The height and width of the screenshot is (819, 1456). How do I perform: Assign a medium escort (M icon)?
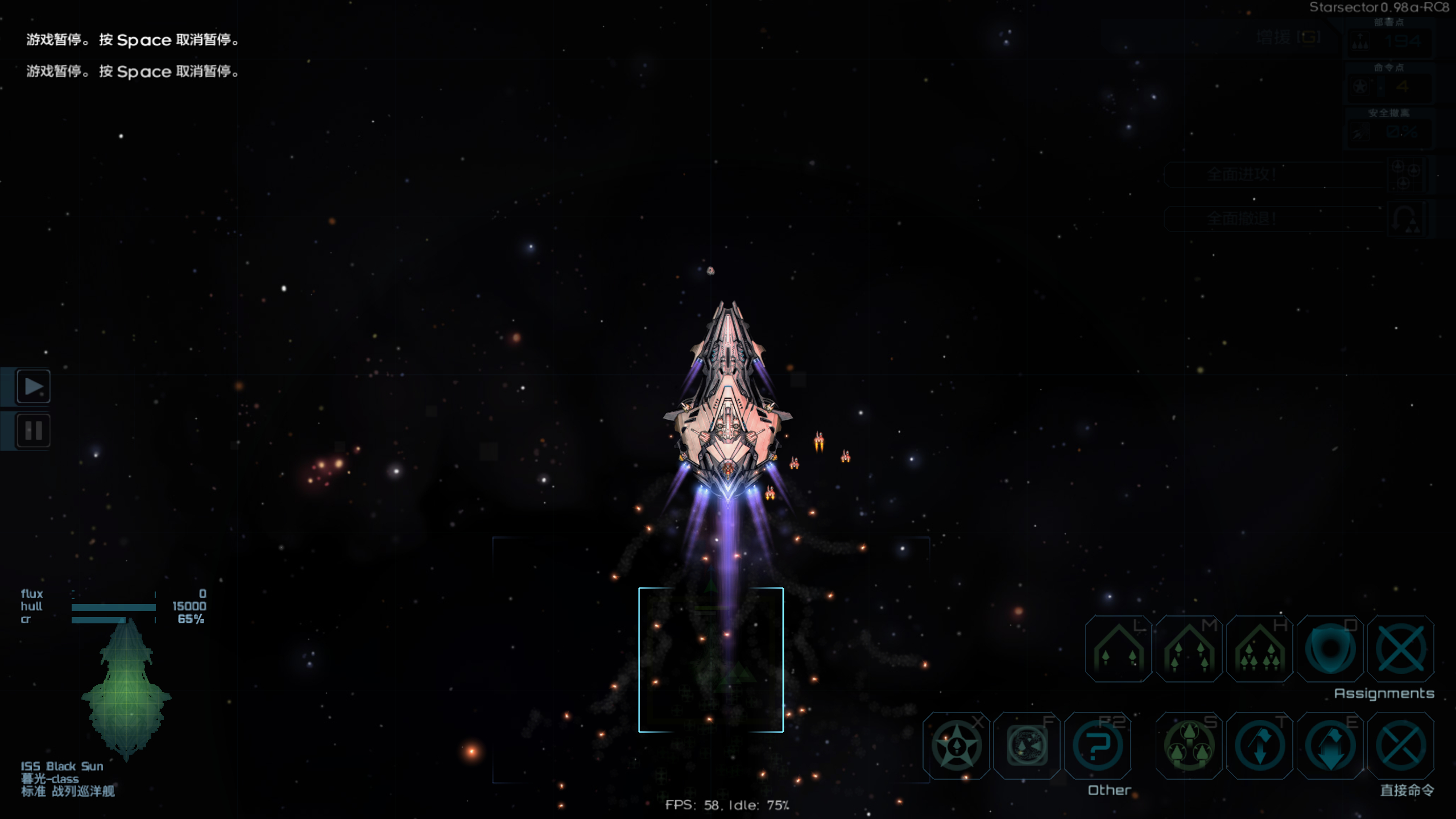pos(1189,649)
